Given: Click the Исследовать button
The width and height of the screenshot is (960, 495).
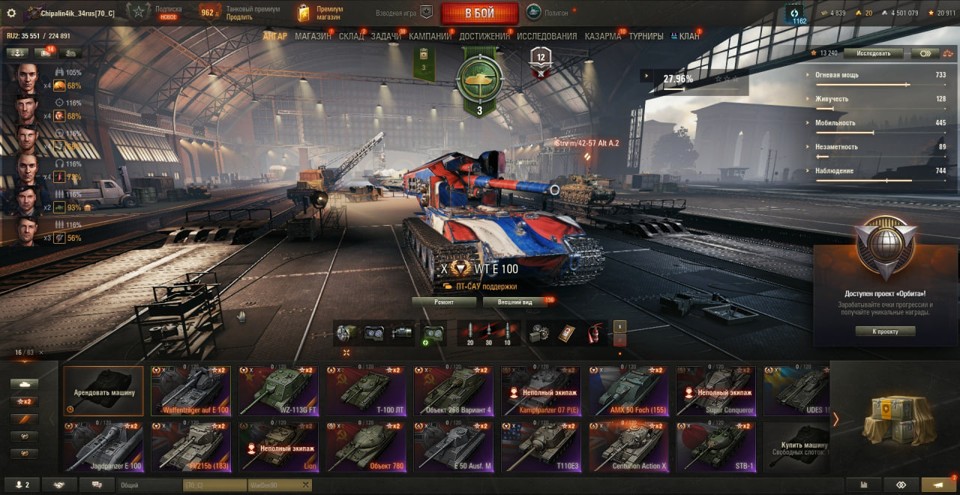Looking at the screenshot, I should (x=874, y=53).
